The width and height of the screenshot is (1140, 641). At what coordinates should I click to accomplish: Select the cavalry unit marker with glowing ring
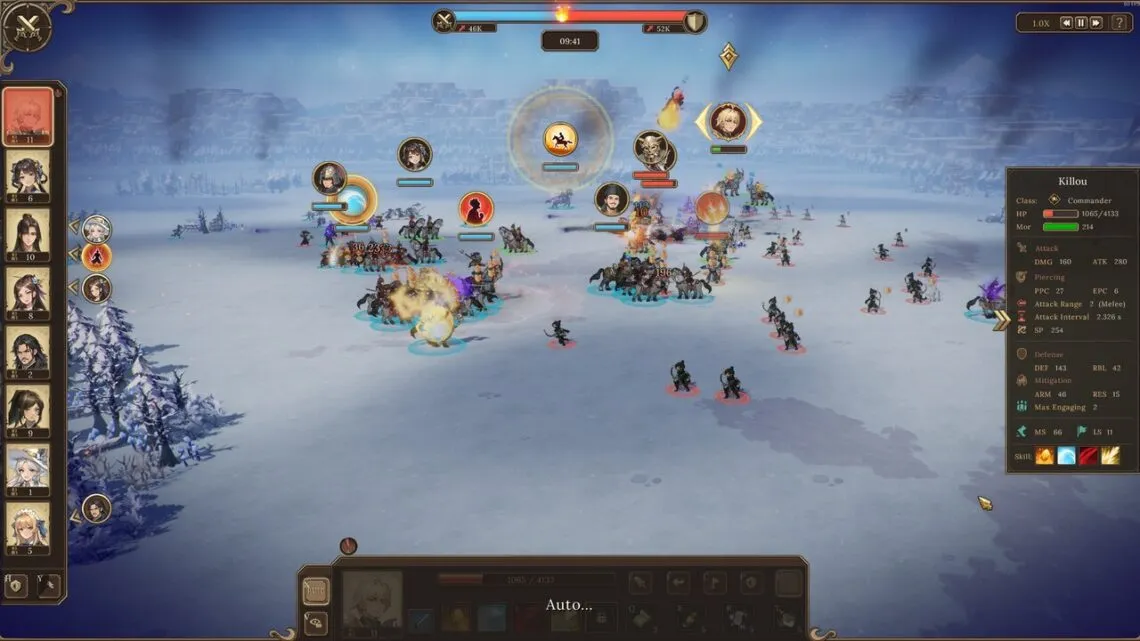pyautogui.click(x=560, y=138)
